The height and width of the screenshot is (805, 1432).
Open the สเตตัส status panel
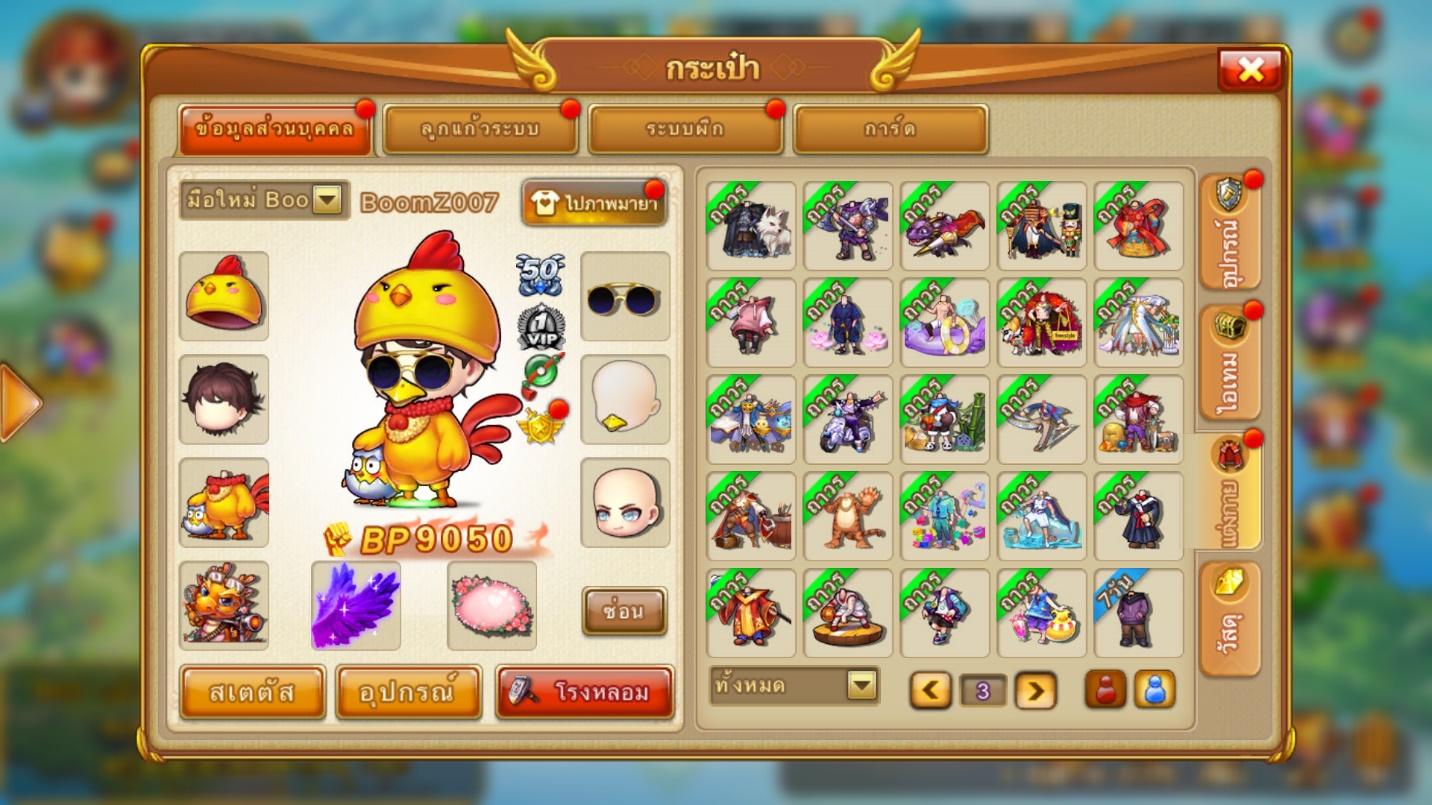(x=253, y=692)
